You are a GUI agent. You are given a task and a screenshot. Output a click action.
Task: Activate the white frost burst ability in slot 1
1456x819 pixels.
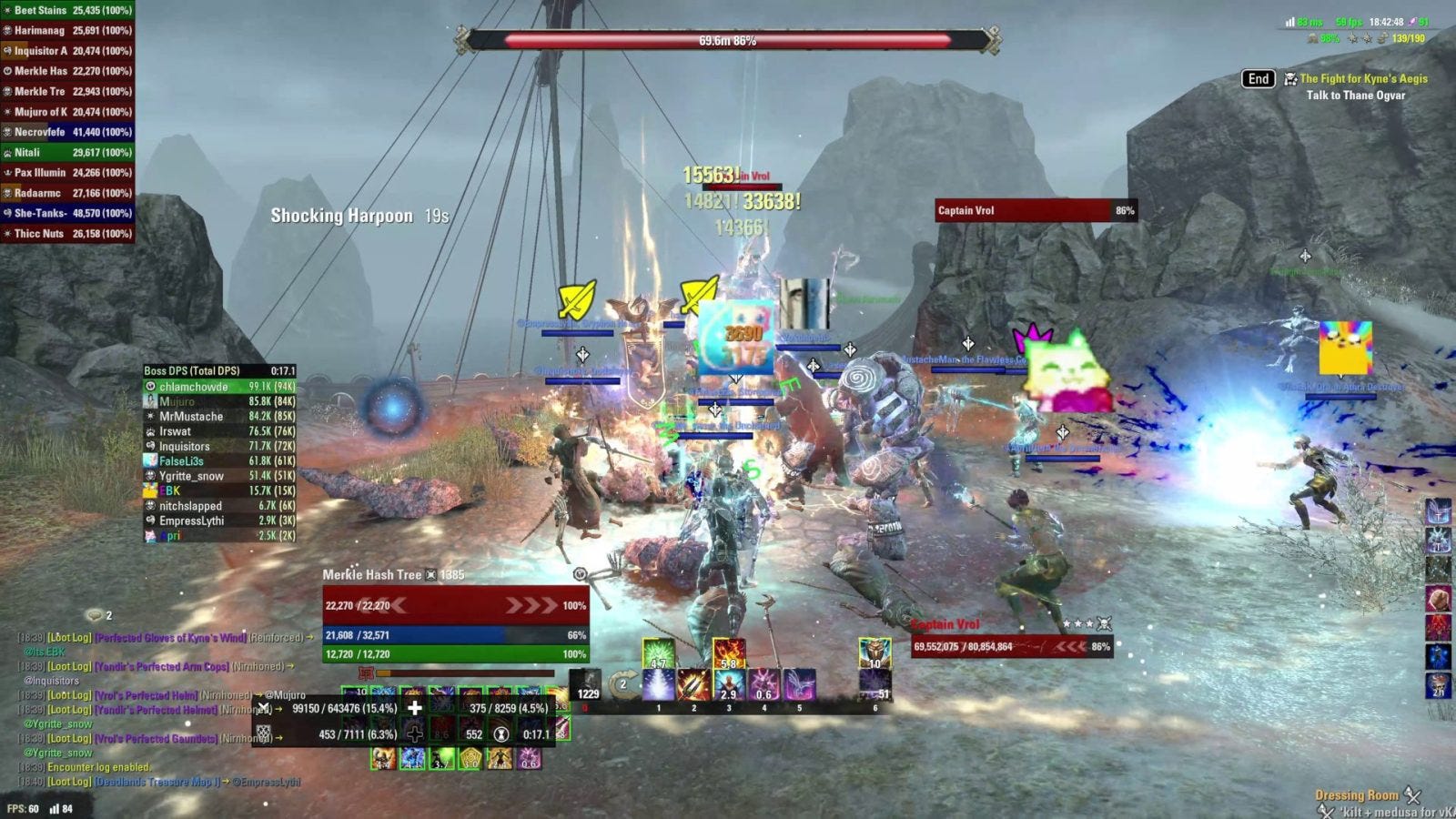pyautogui.click(x=658, y=685)
